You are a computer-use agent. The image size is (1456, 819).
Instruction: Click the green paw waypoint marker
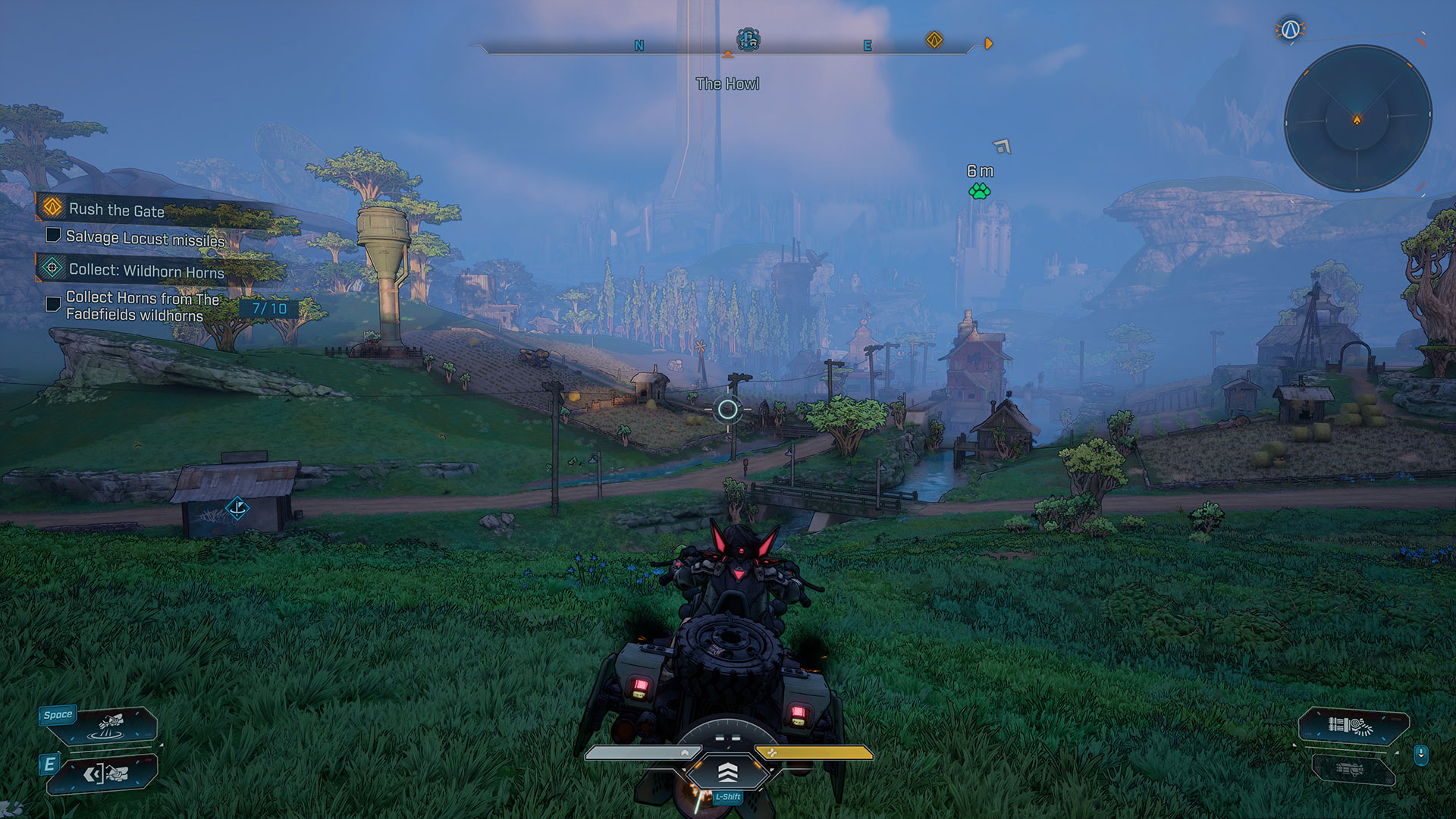coord(979,191)
